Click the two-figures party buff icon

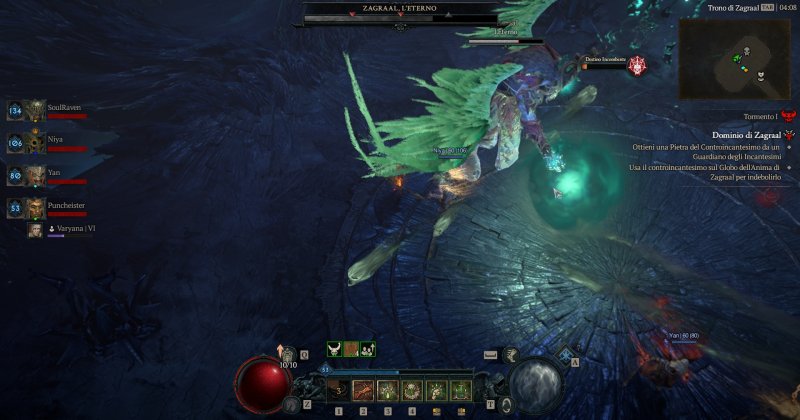coord(368,349)
